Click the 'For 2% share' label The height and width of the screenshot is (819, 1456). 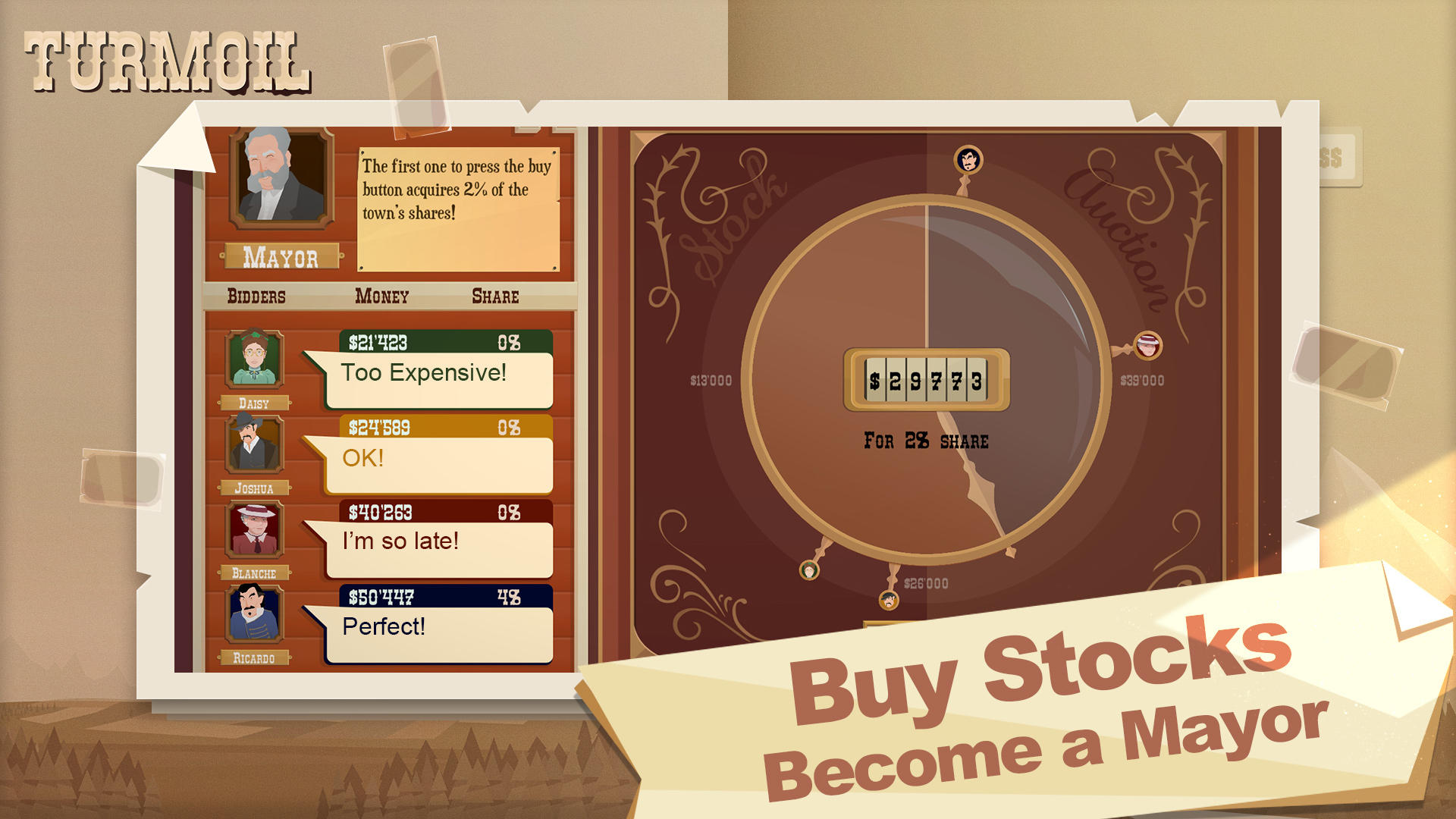tap(924, 440)
